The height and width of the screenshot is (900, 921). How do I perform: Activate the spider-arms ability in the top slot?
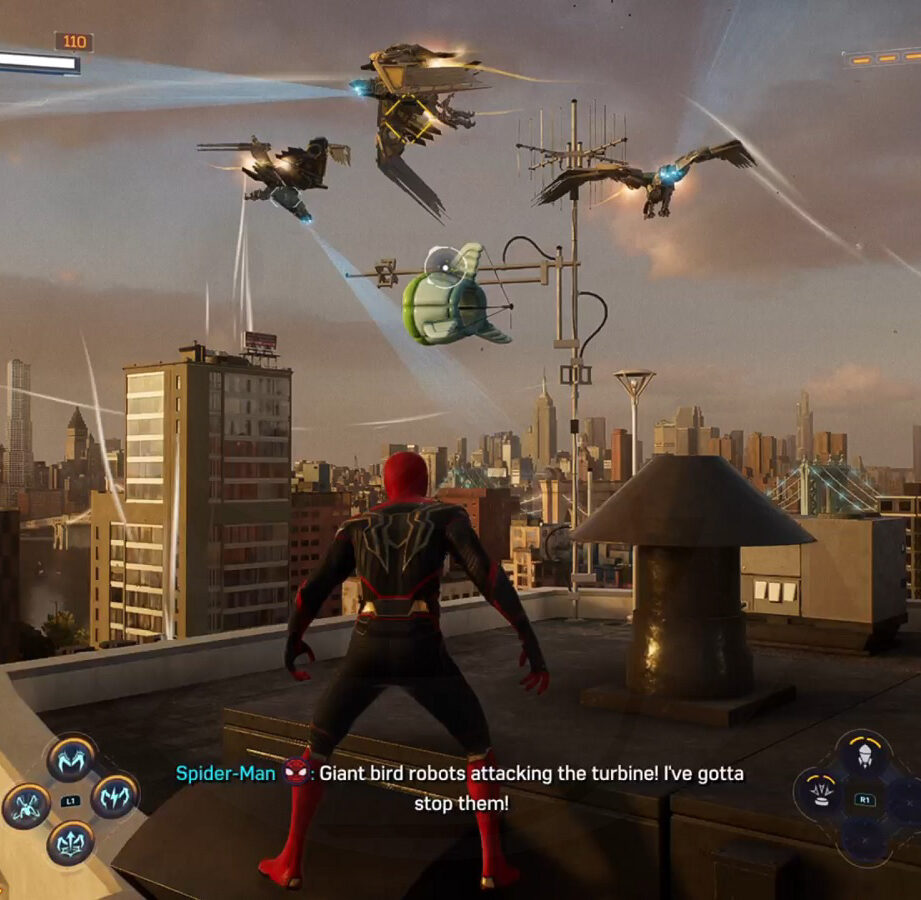pyautogui.click(x=70, y=760)
